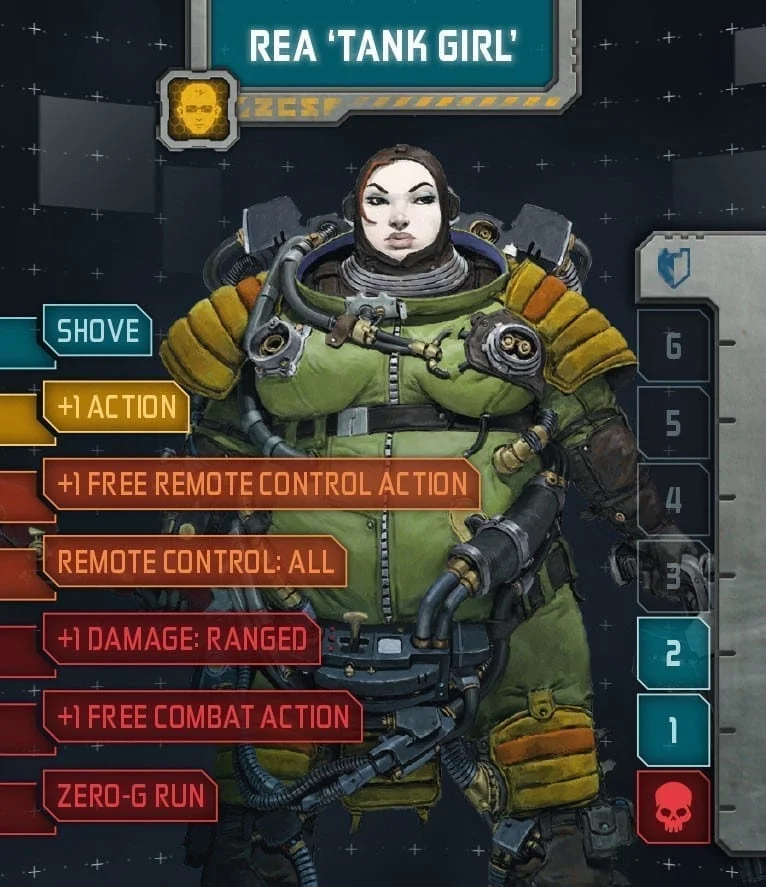Select the Remote Control: All skill
Image resolution: width=766 pixels, height=887 pixels.
point(195,561)
